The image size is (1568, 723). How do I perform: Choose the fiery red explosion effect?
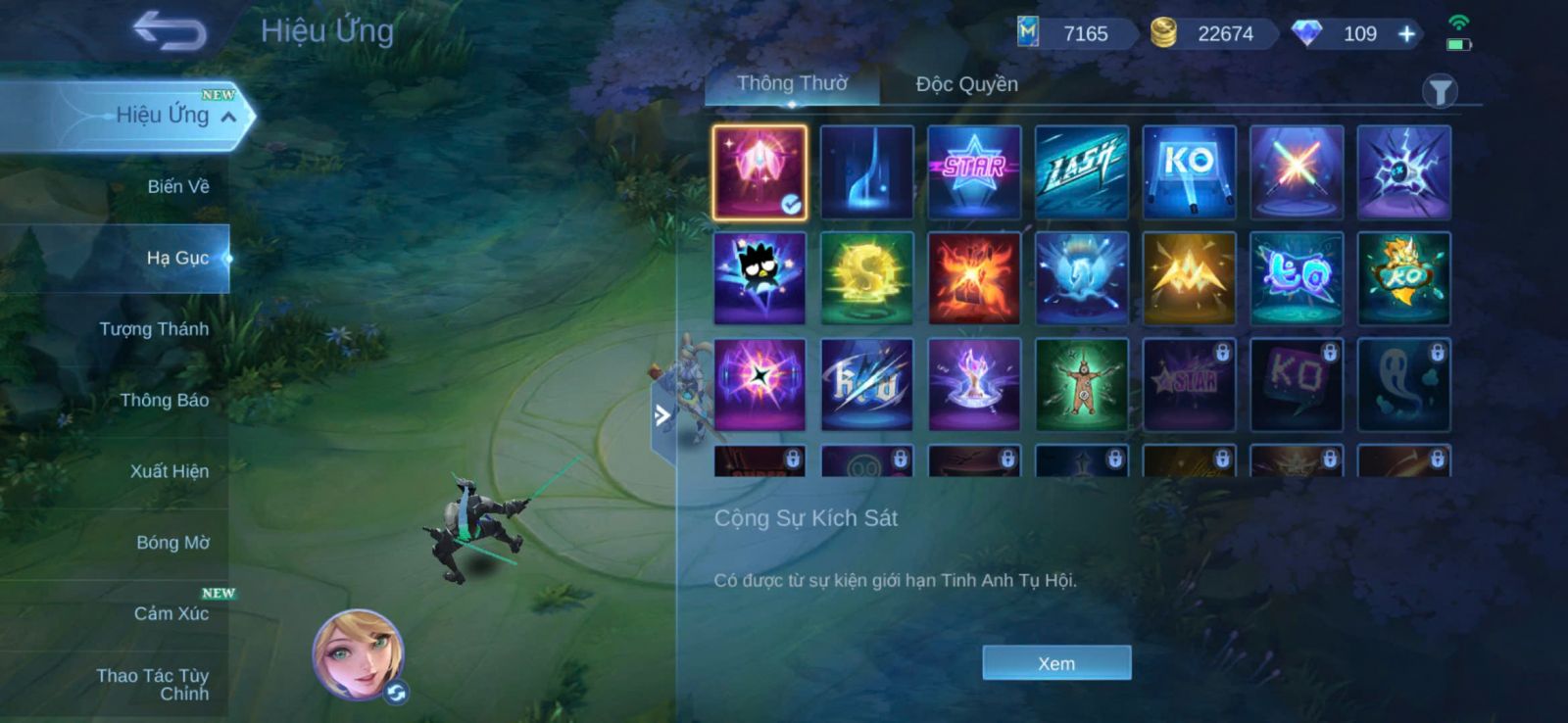pyautogui.click(x=974, y=278)
